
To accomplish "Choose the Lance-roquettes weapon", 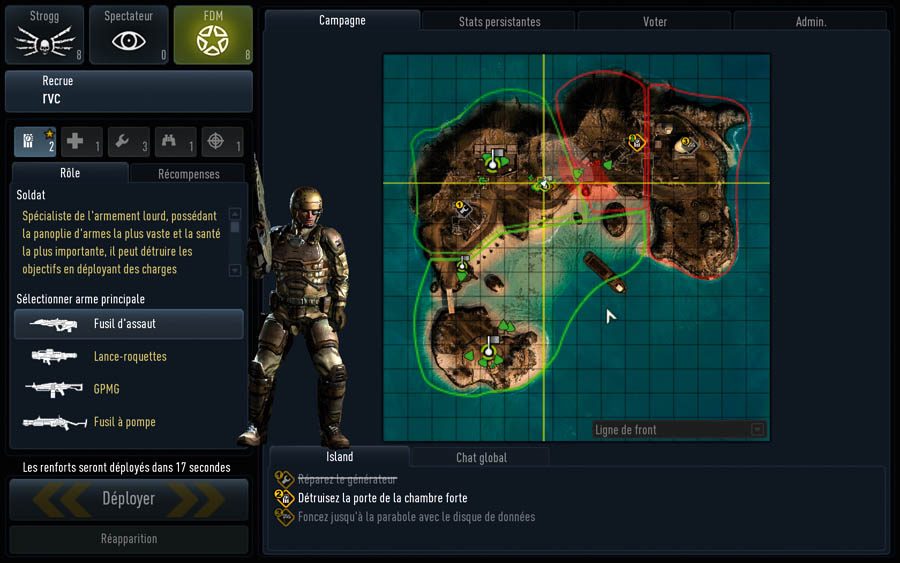I will [x=129, y=357].
